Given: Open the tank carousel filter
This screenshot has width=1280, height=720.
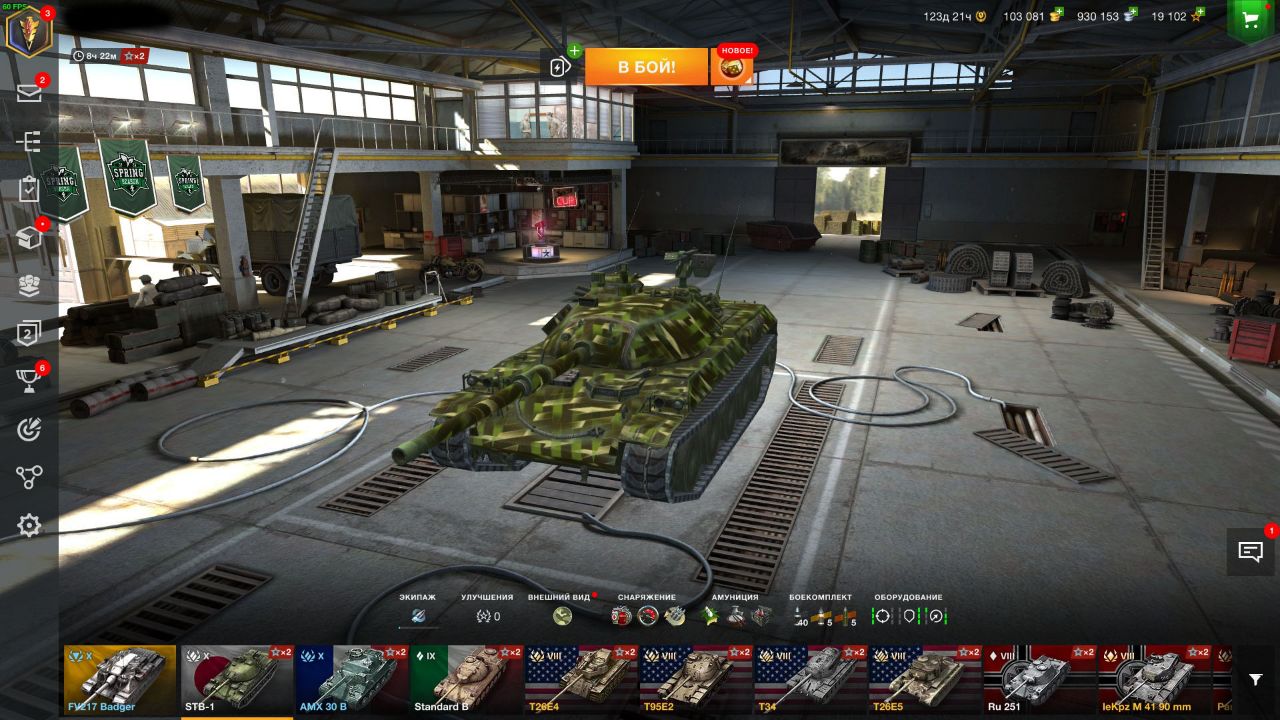Looking at the screenshot, I should click(x=1256, y=680).
